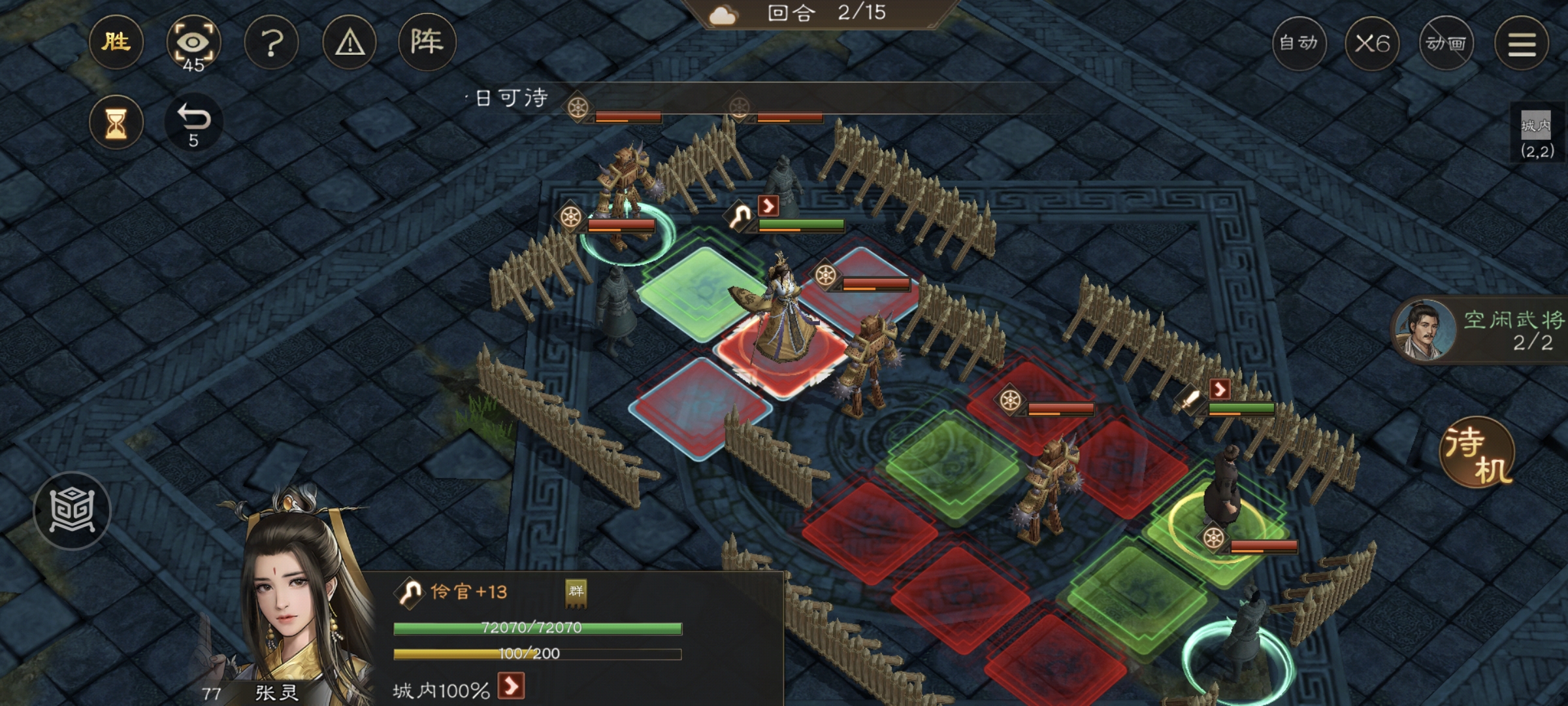Choose the 待机 standby command

(1477, 452)
